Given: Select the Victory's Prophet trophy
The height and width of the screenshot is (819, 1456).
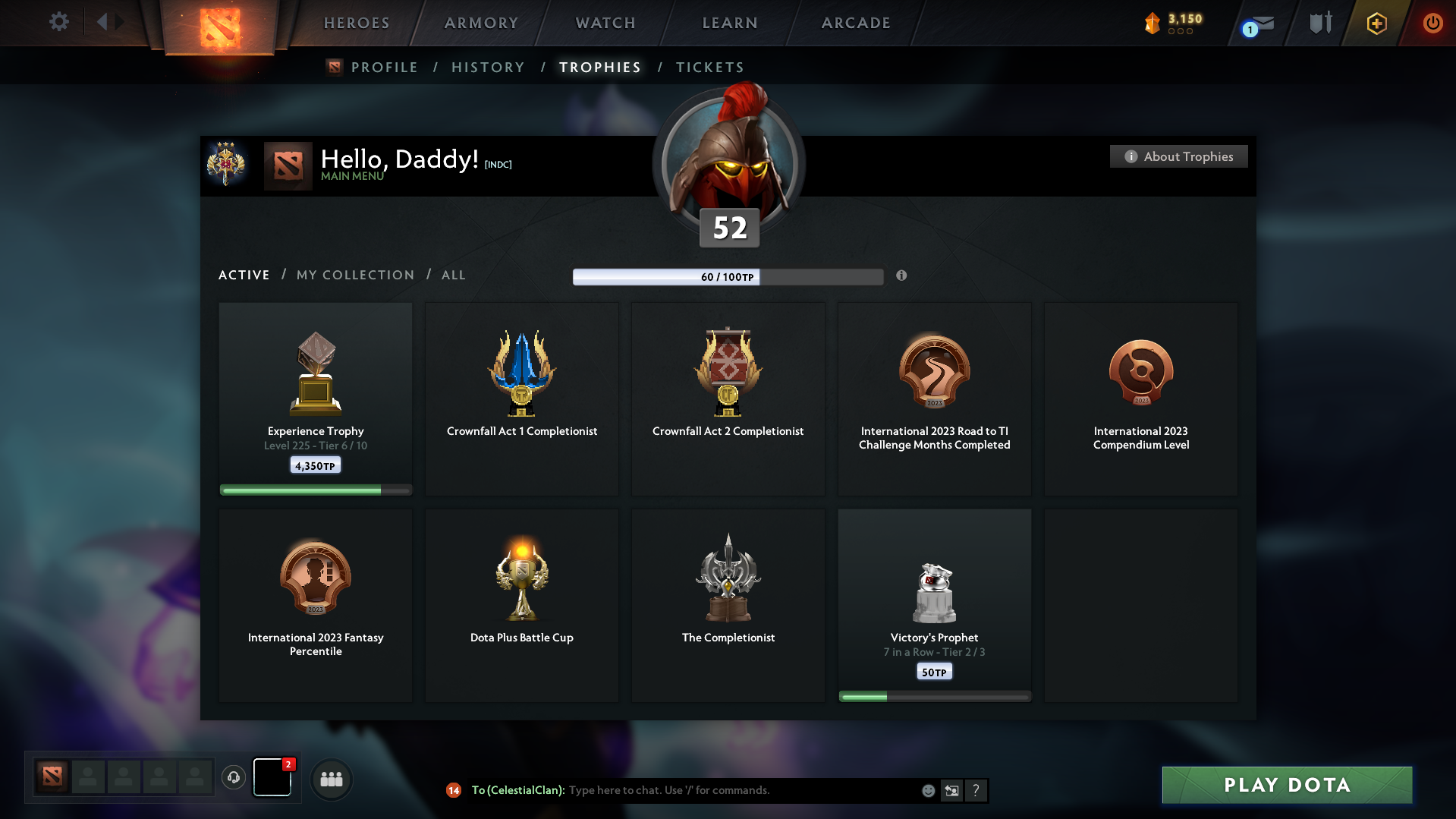Looking at the screenshot, I should coord(934,603).
